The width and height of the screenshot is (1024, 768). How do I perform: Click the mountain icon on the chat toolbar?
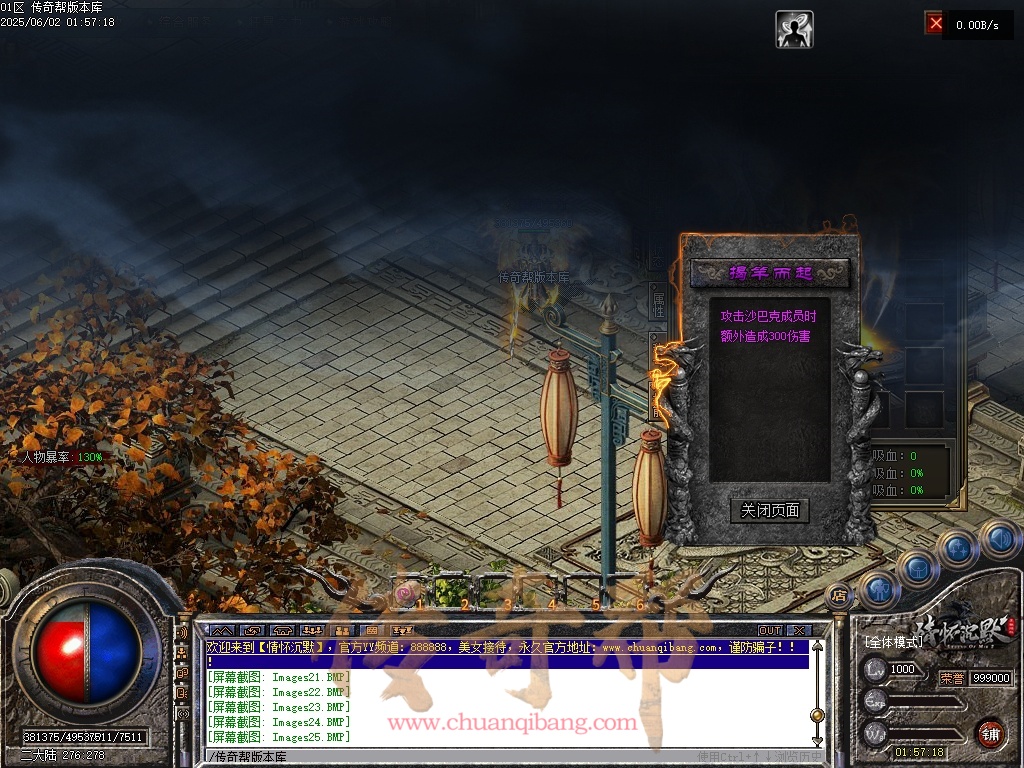221,631
